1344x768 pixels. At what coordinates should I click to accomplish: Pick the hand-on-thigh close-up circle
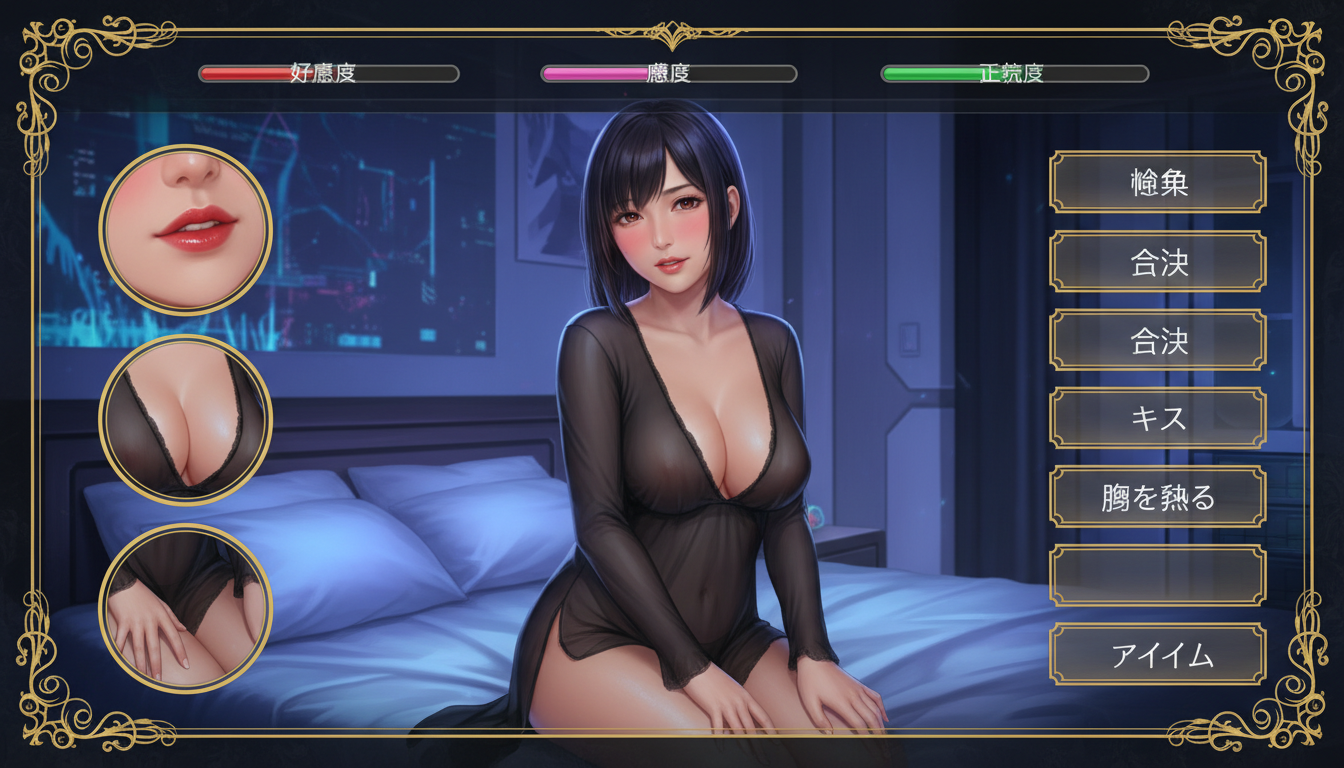pos(186,608)
